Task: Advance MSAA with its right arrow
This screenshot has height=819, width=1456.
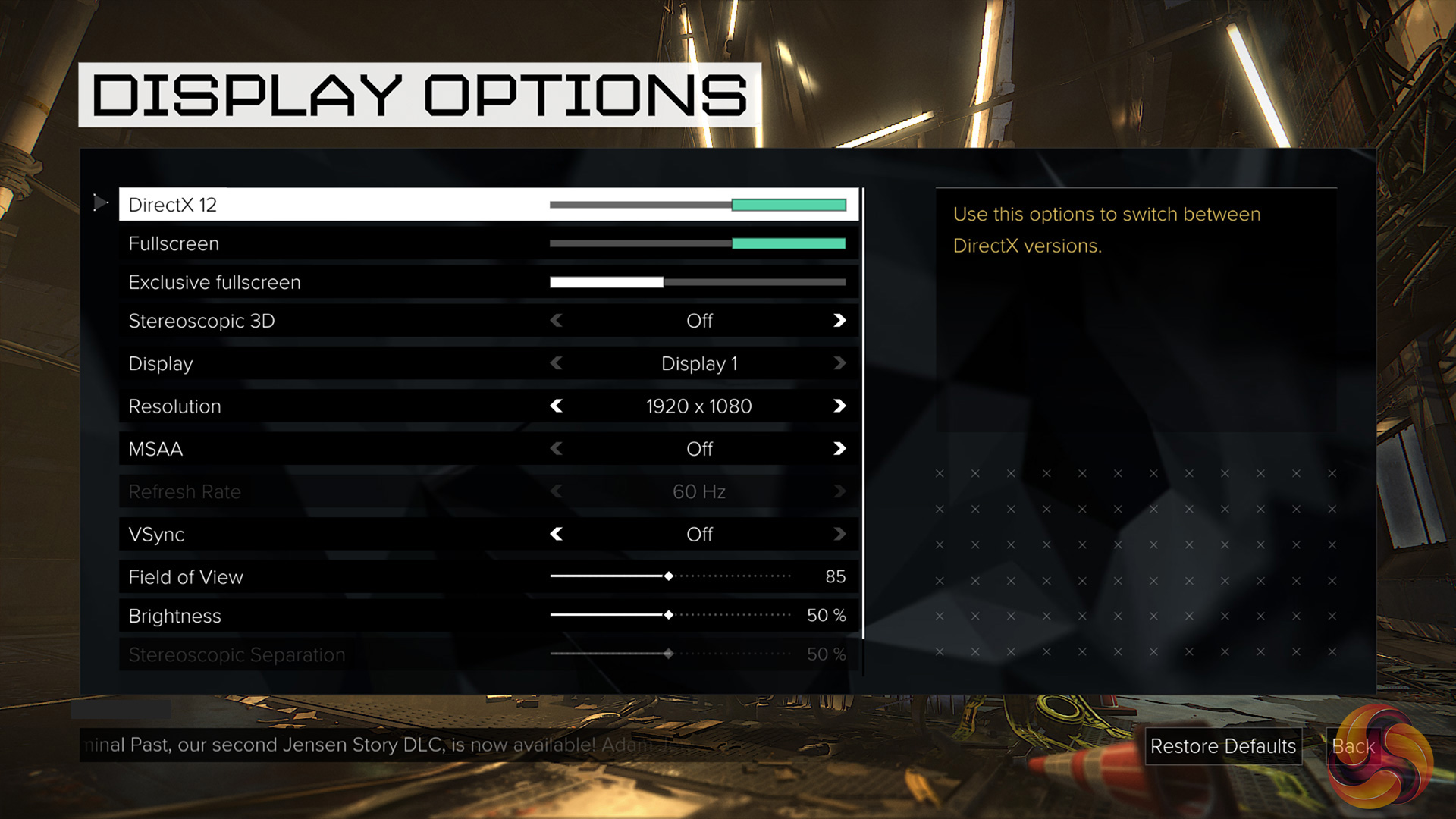Action: 839,449
